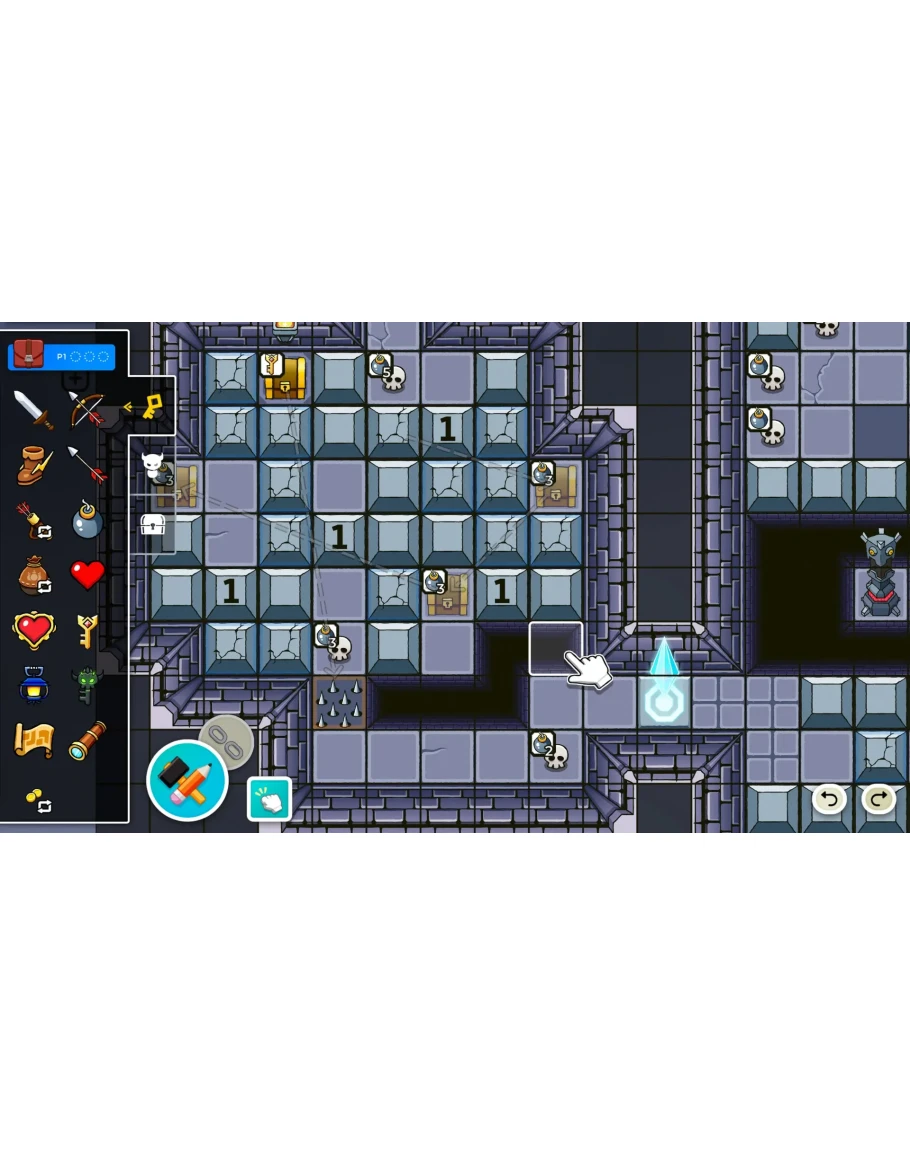Undo the last edit
The image size is (910, 1155).
point(828,798)
